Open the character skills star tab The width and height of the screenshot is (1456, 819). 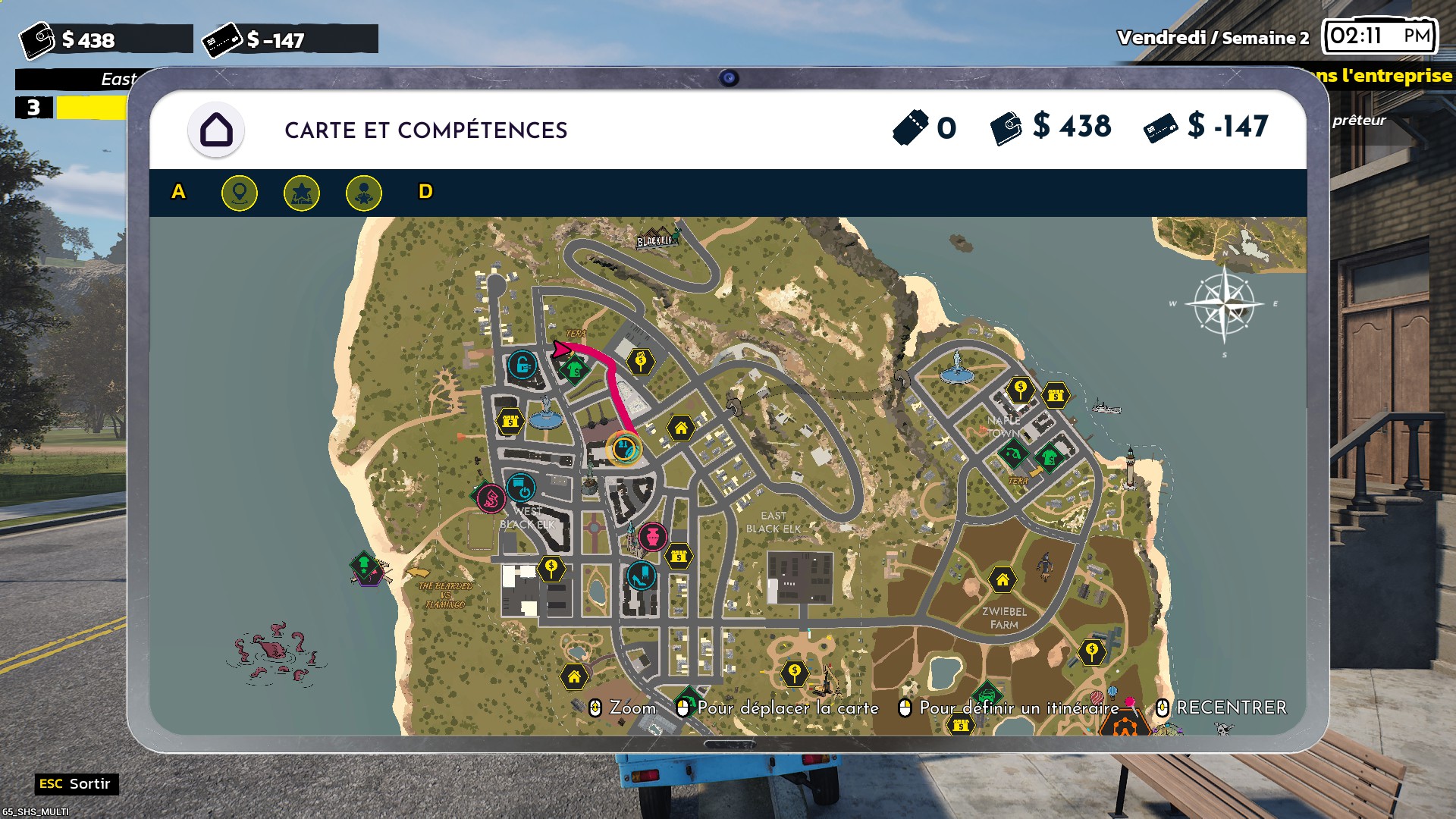pos(363,193)
